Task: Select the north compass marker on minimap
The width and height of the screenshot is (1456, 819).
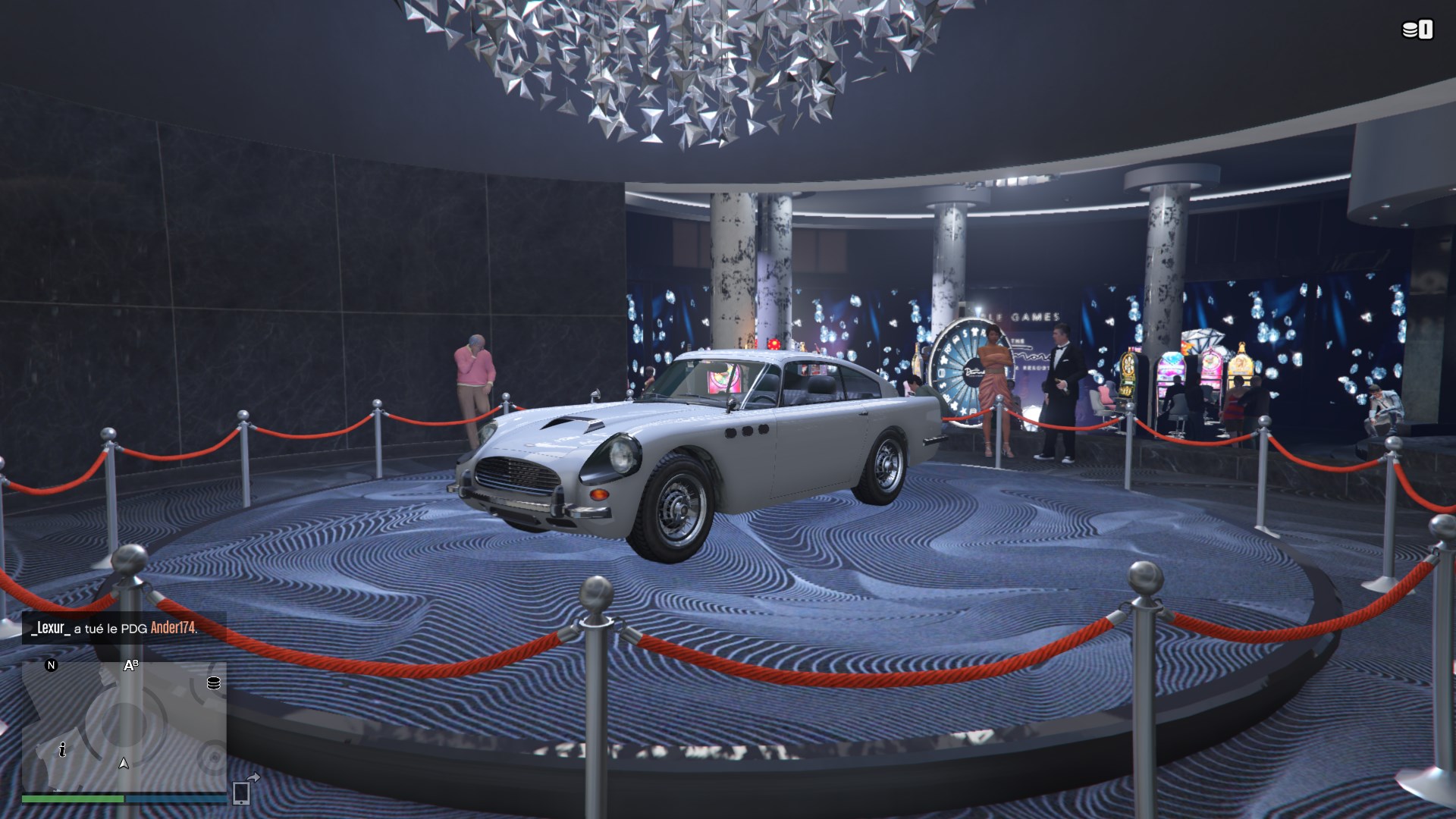Action: [x=52, y=666]
